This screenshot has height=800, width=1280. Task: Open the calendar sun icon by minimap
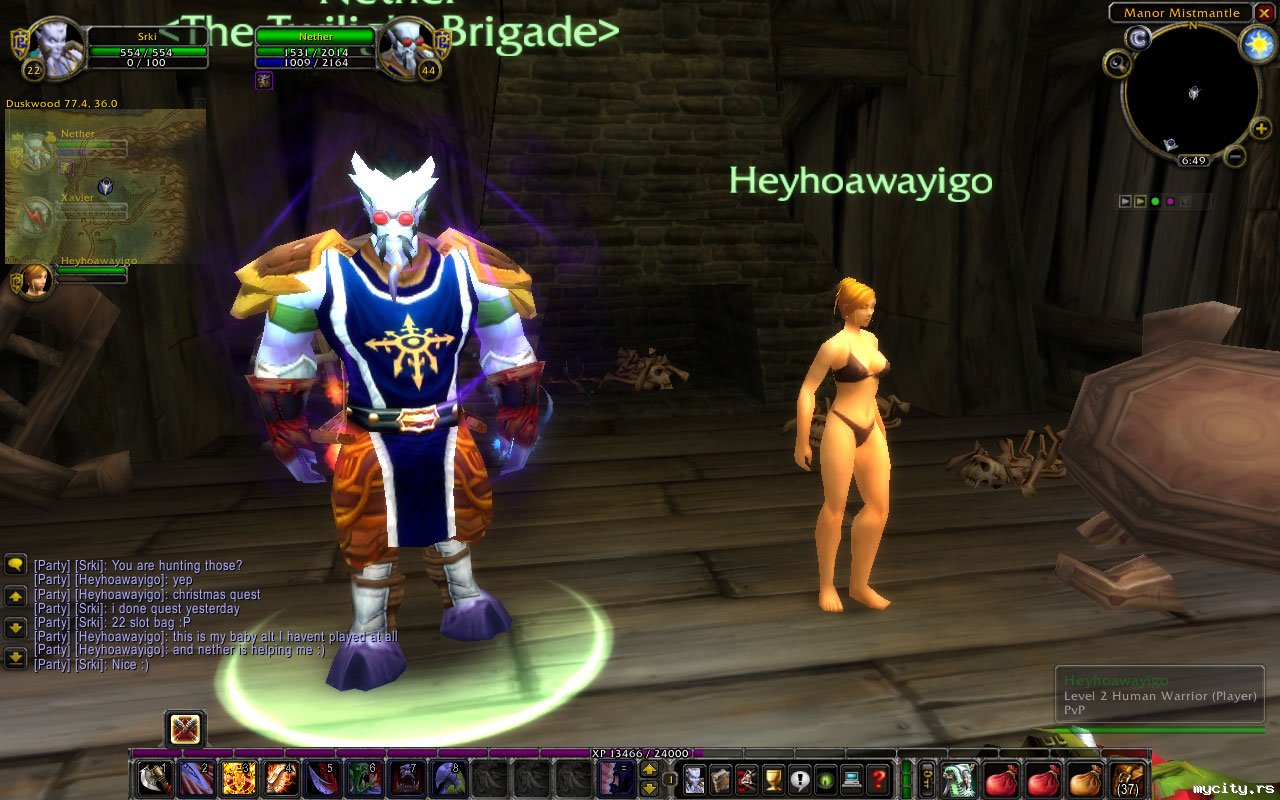[1257, 43]
